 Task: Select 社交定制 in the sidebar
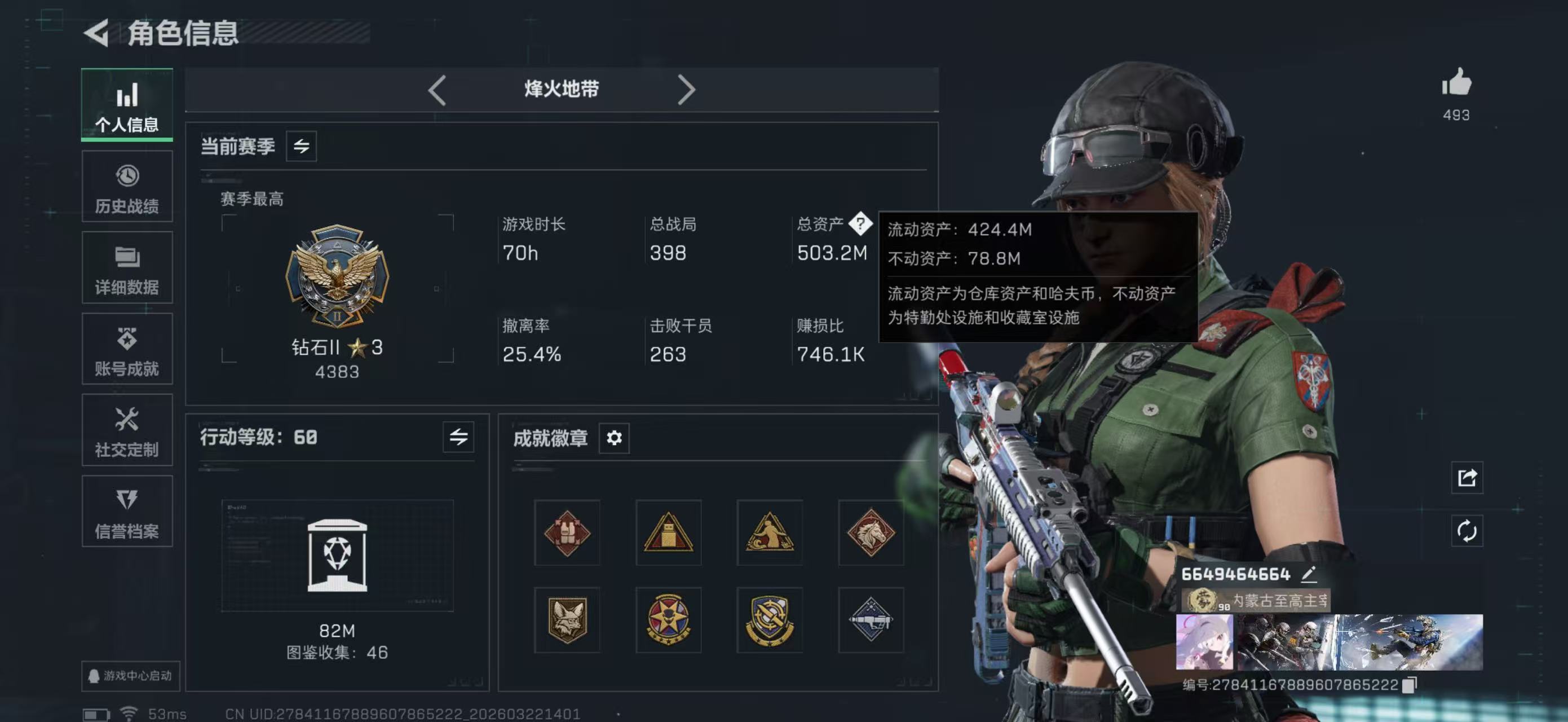pyautogui.click(x=127, y=431)
